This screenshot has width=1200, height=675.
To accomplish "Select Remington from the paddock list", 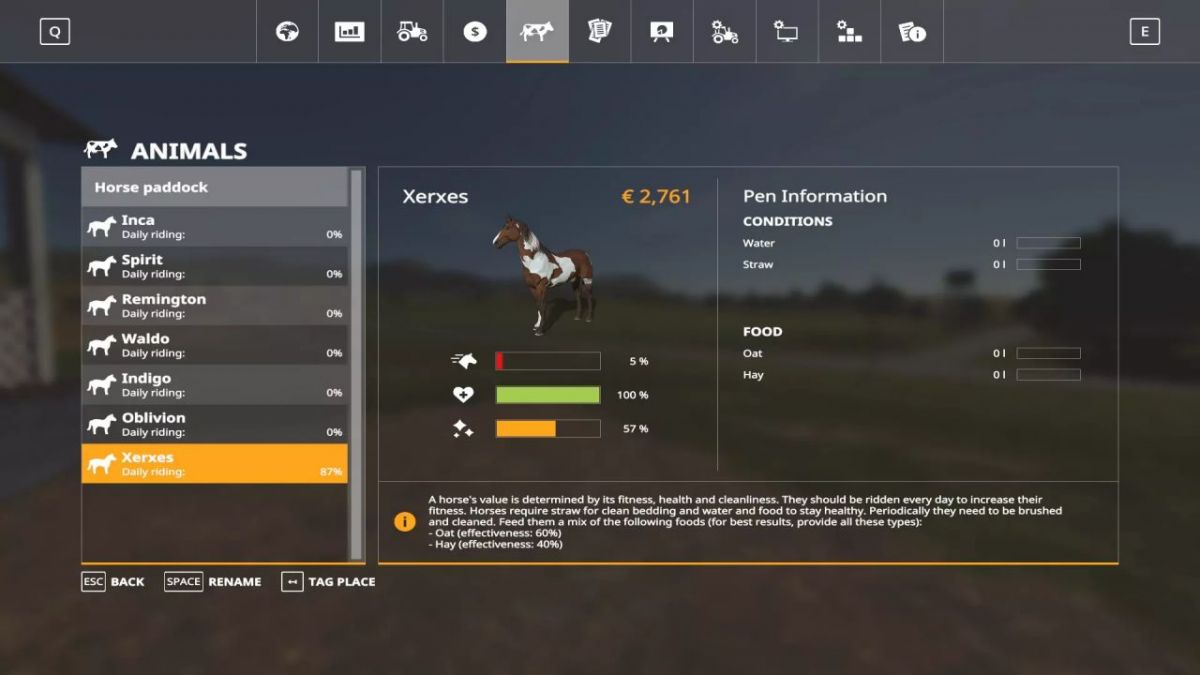I will point(214,306).
